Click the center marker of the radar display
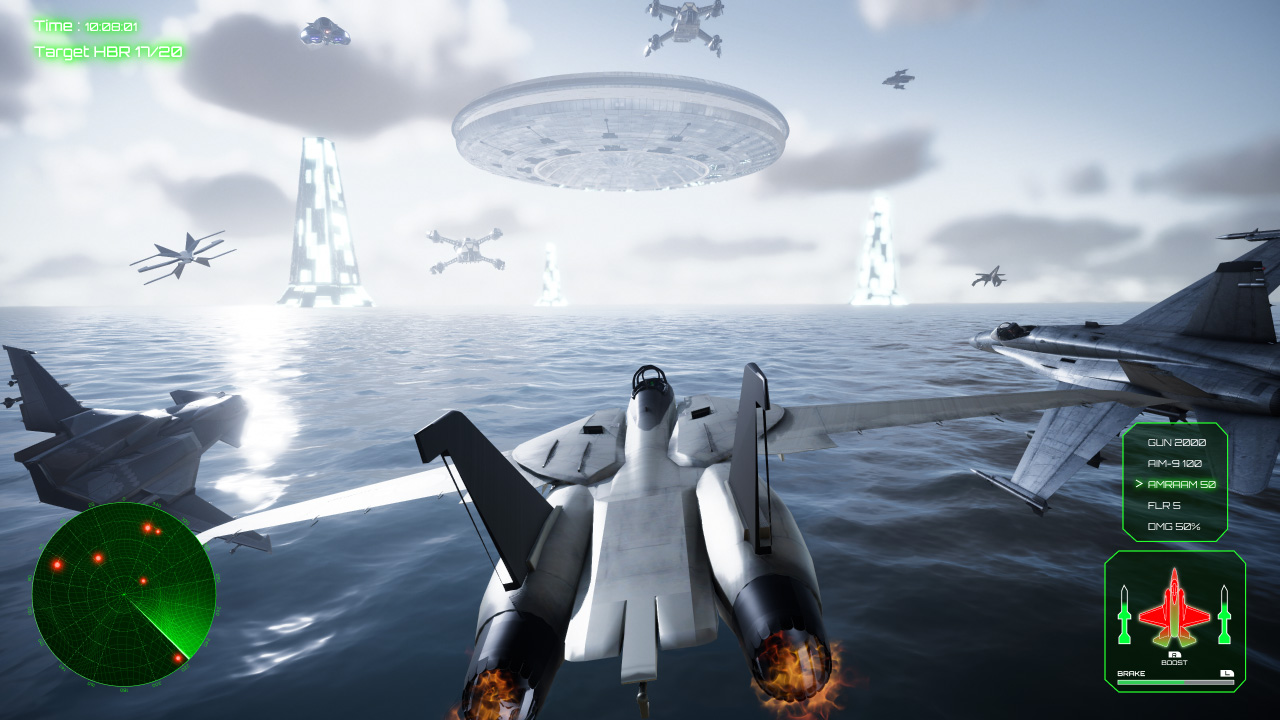This screenshot has width=1280, height=720. pyautogui.click(x=125, y=594)
